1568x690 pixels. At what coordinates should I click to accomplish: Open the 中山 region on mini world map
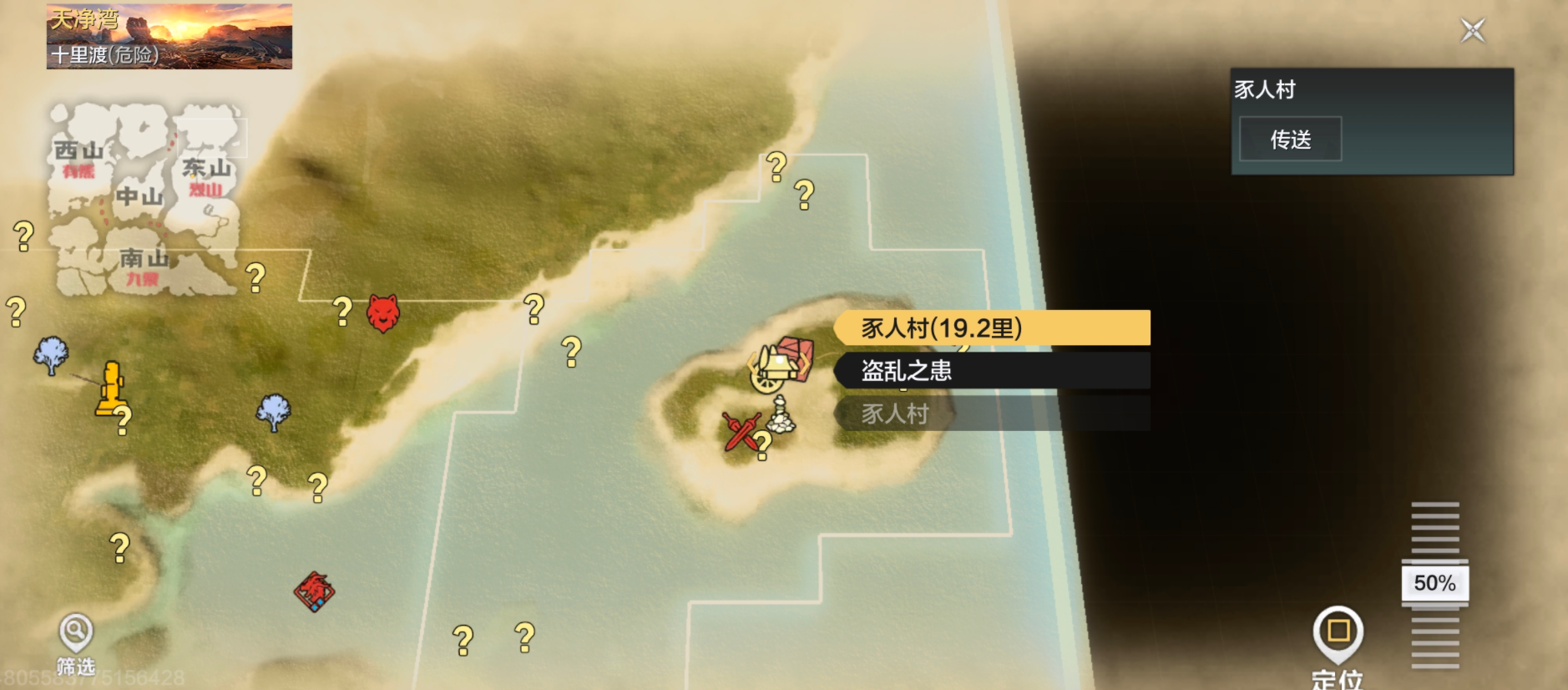point(139,197)
